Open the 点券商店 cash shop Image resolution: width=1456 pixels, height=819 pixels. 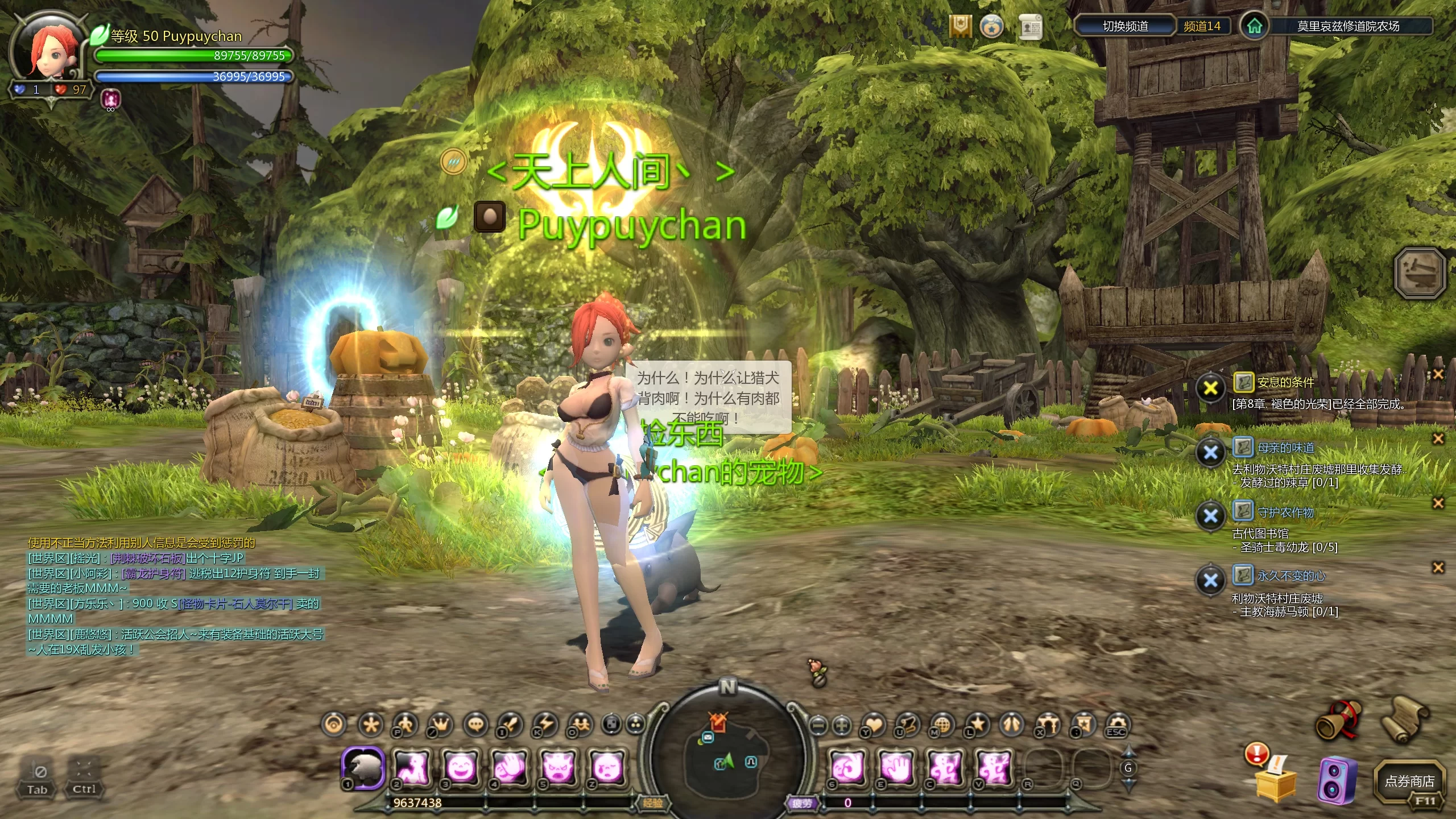pos(1409,781)
